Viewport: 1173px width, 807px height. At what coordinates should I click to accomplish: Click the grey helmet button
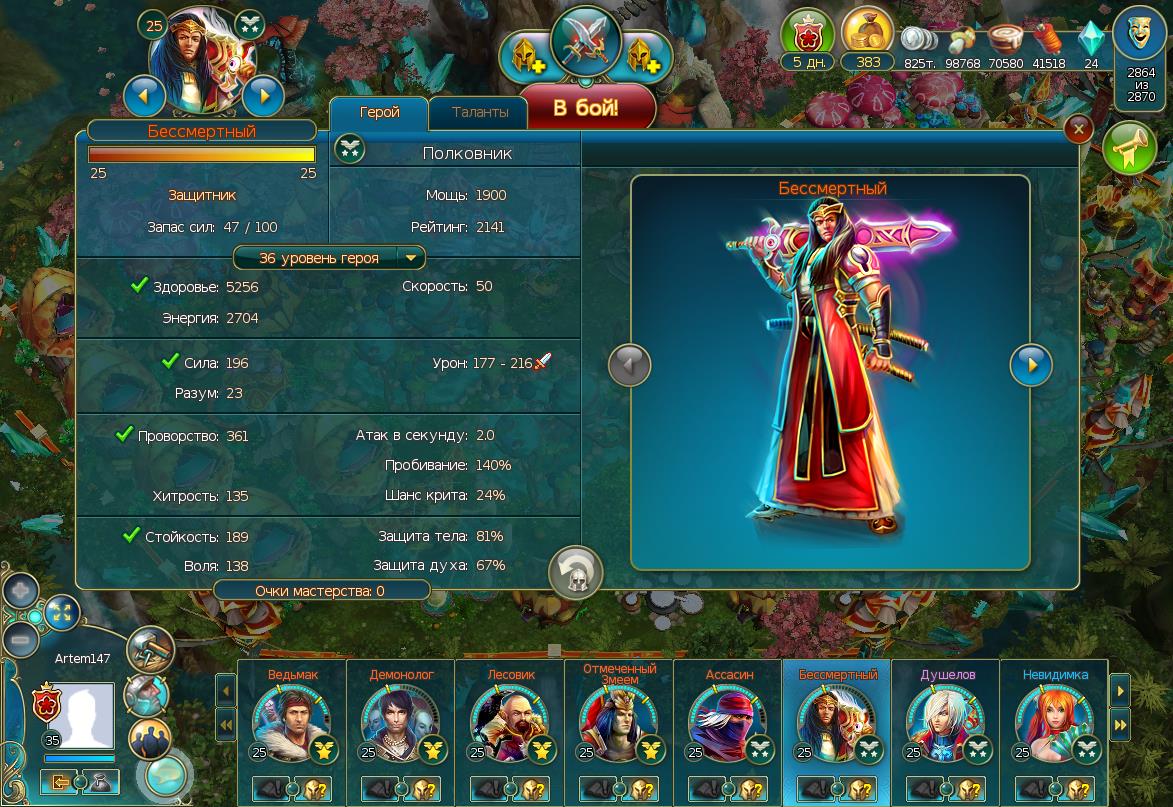(x=575, y=573)
